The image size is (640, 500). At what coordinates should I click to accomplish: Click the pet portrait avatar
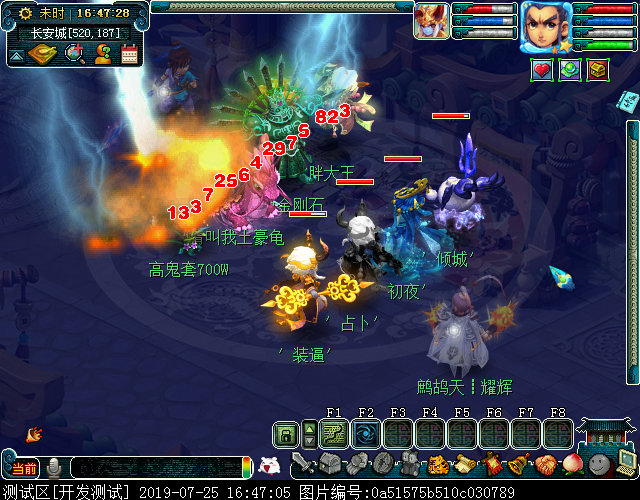(432, 20)
